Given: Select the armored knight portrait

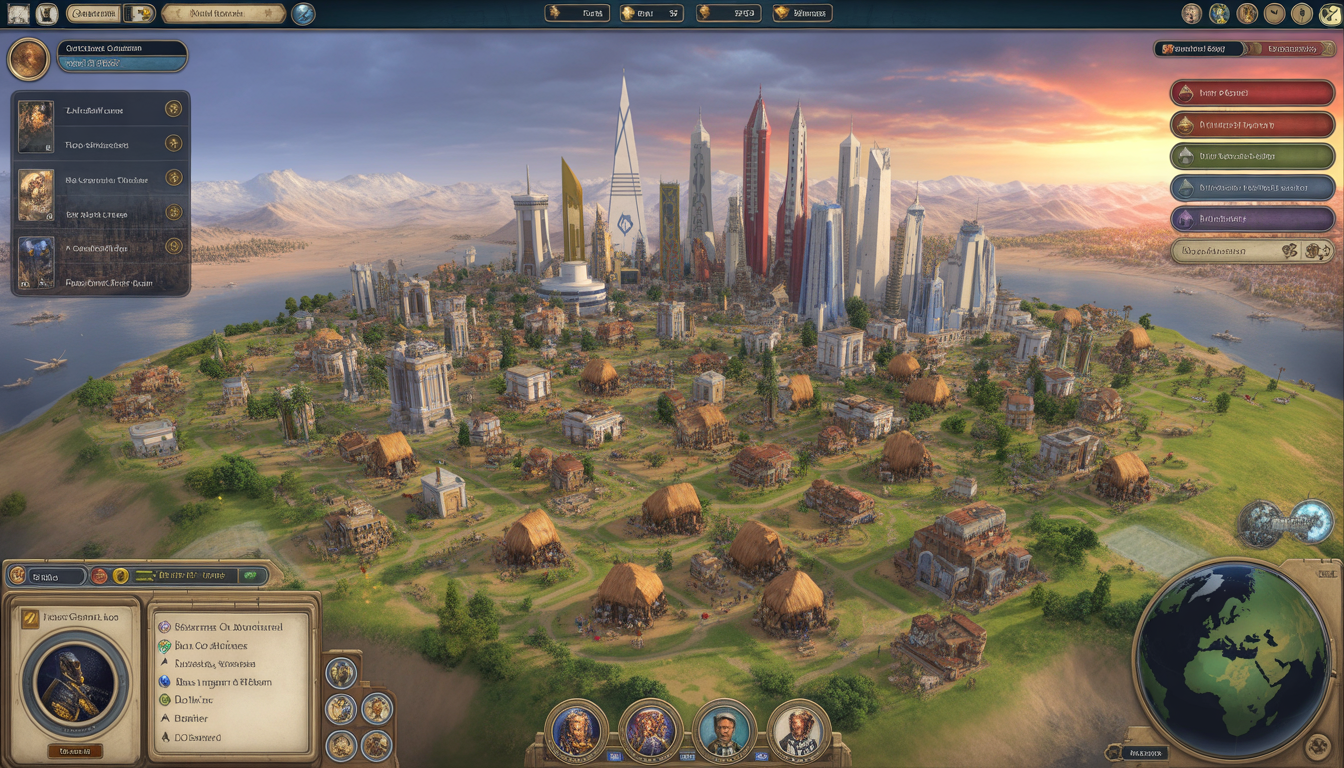Looking at the screenshot, I should coord(75,683).
